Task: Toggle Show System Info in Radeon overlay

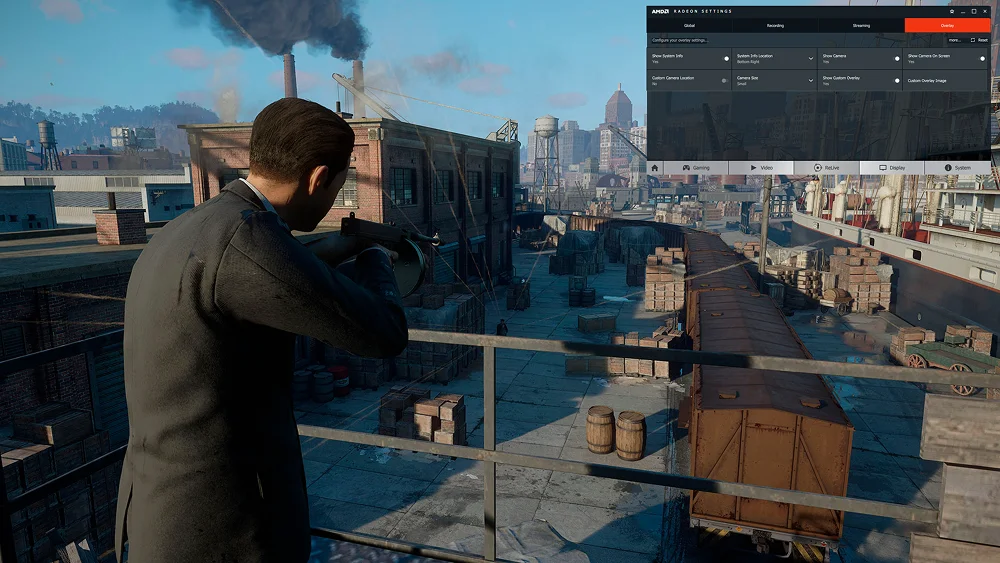Action: (726, 58)
